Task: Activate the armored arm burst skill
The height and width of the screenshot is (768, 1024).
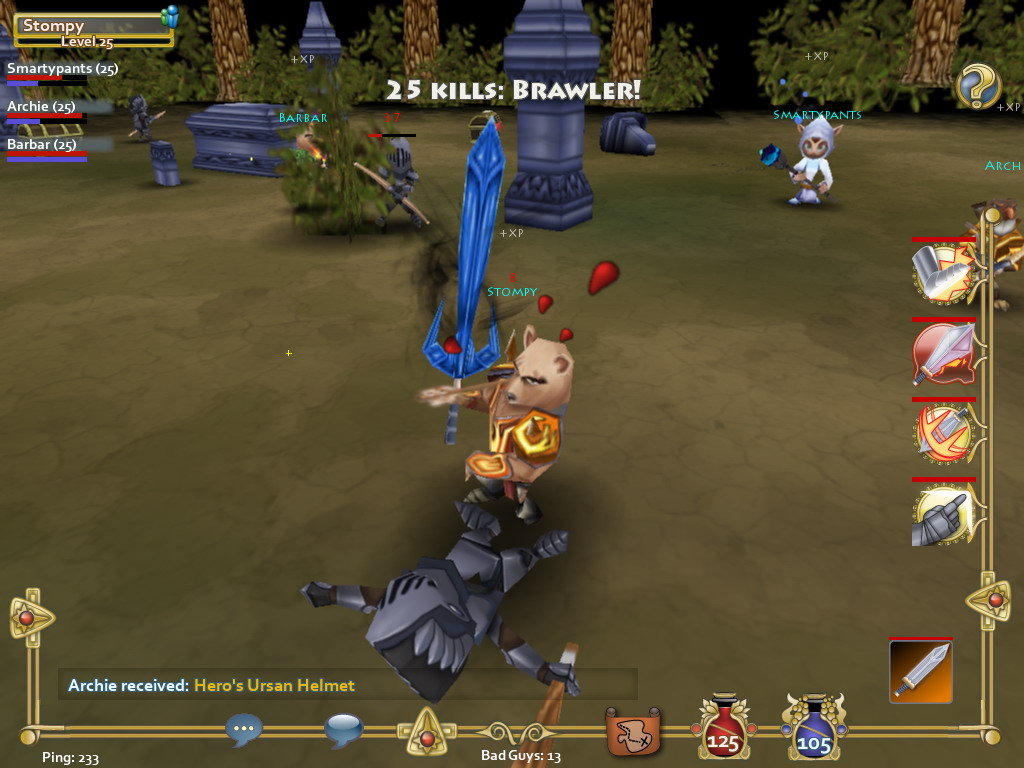Action: (x=943, y=272)
